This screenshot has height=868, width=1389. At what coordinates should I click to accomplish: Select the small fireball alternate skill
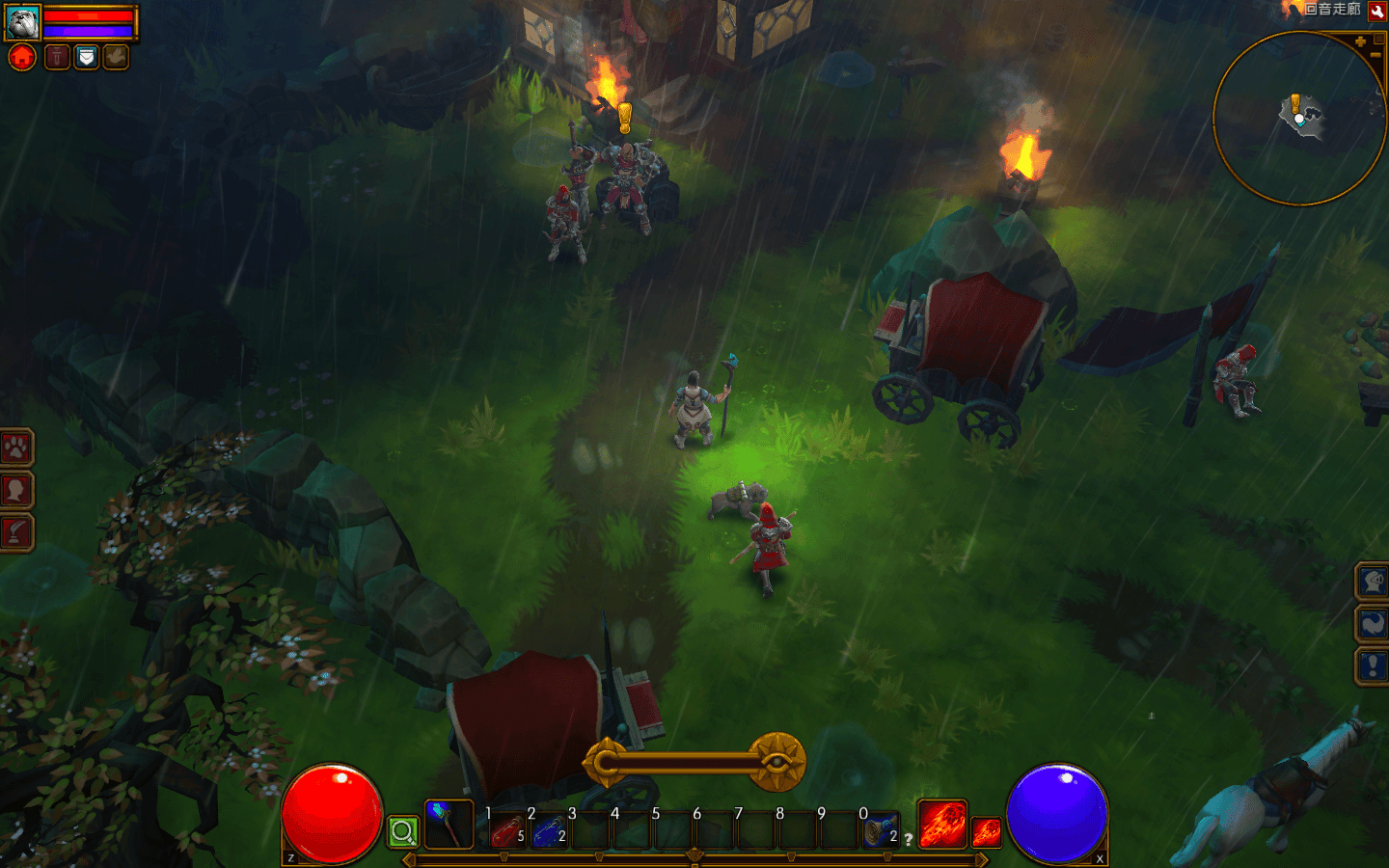click(x=986, y=831)
